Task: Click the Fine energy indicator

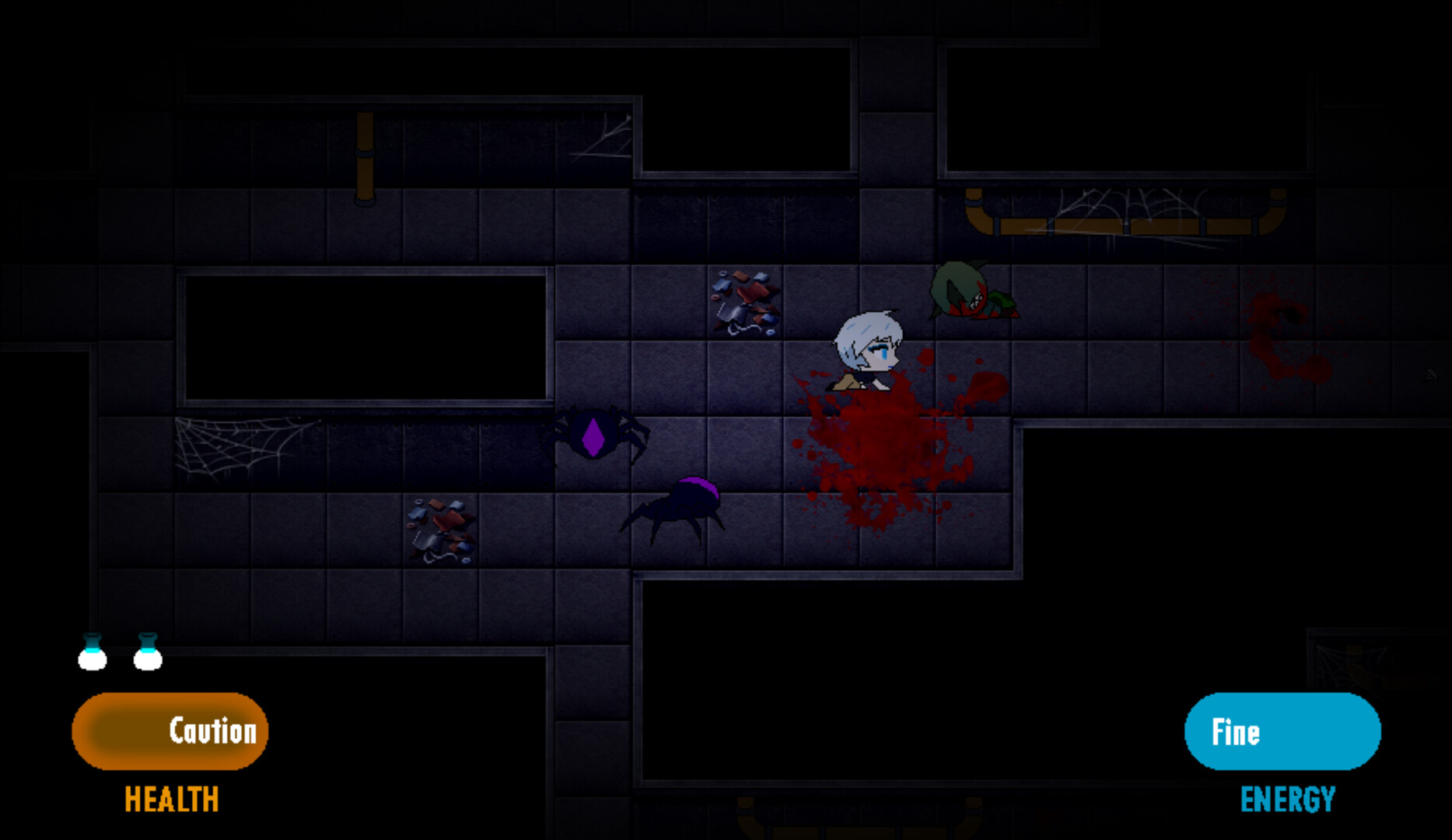Action: pyautogui.click(x=1282, y=730)
